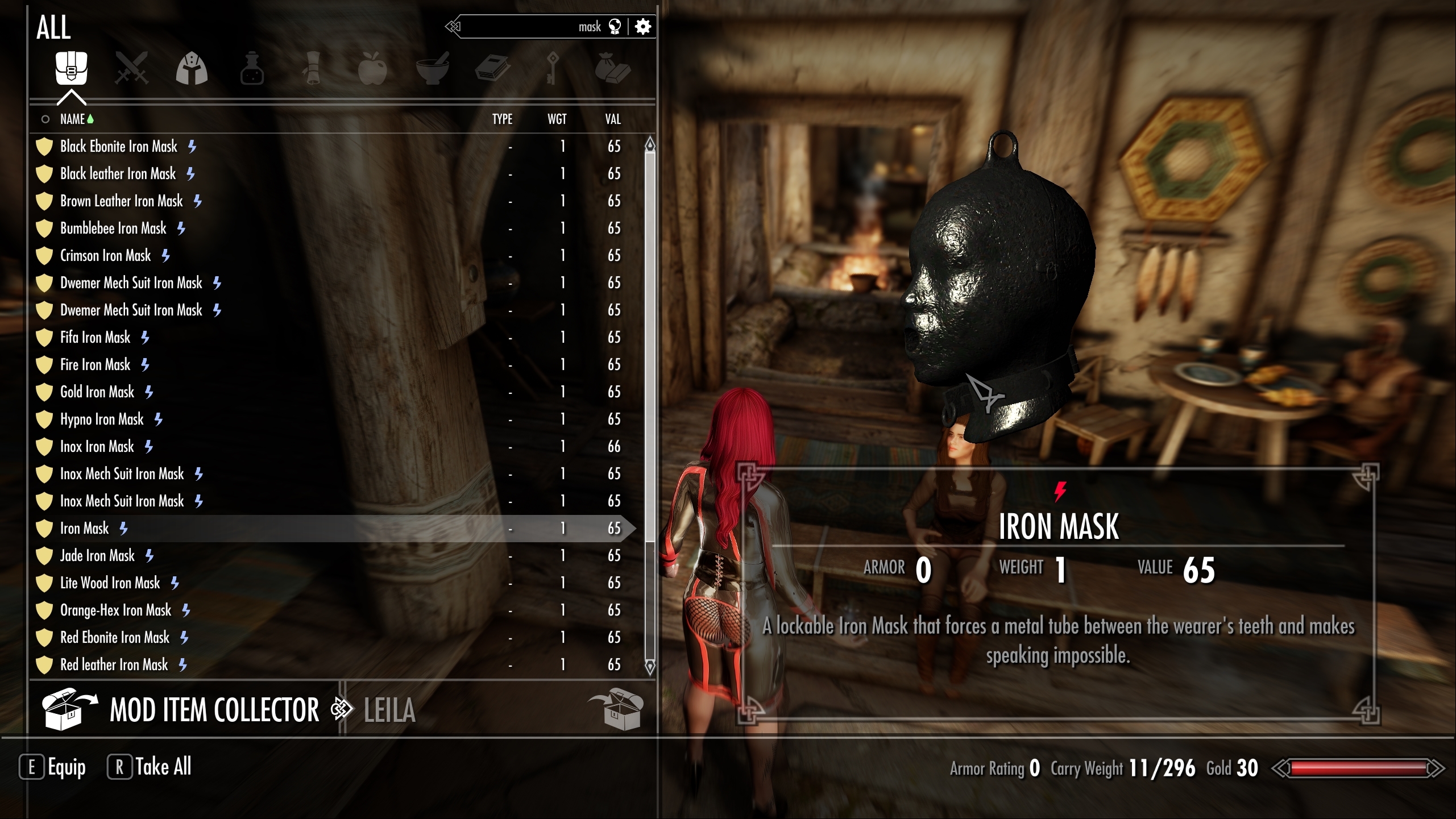Image resolution: width=1456 pixels, height=819 pixels.
Task: Open the Food category filter
Action: [373, 69]
